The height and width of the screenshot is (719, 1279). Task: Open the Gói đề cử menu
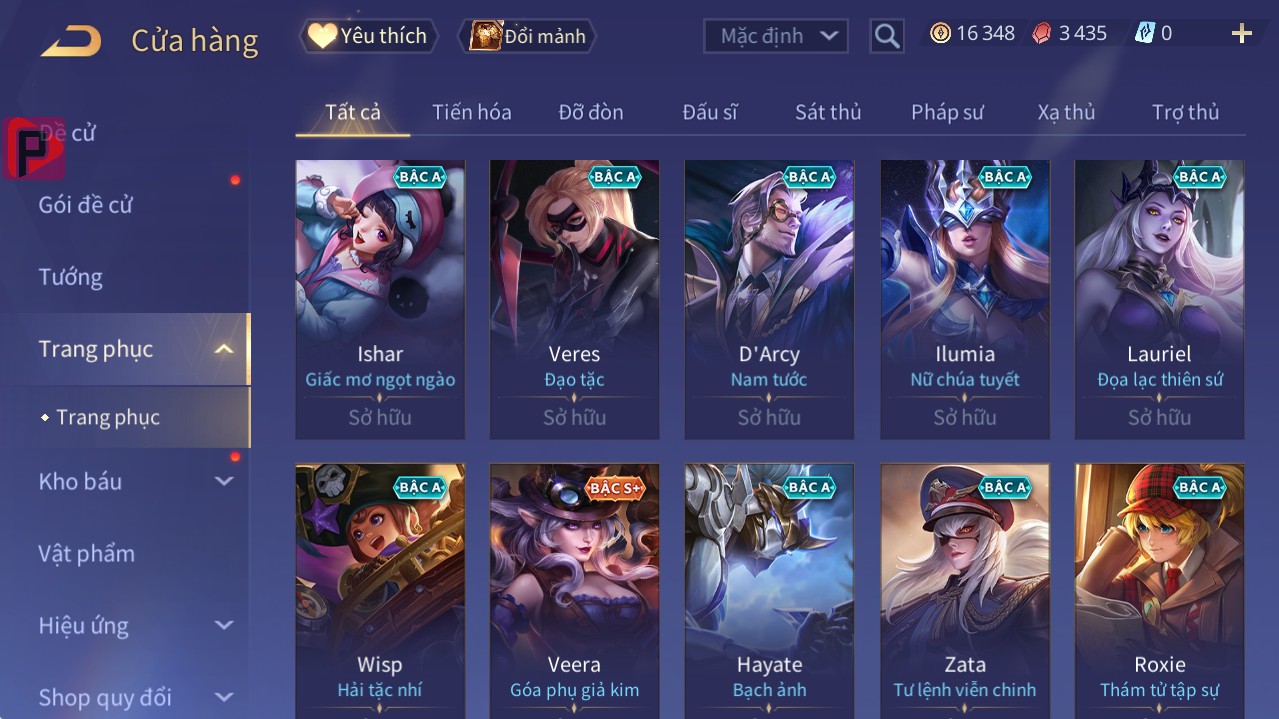click(86, 205)
